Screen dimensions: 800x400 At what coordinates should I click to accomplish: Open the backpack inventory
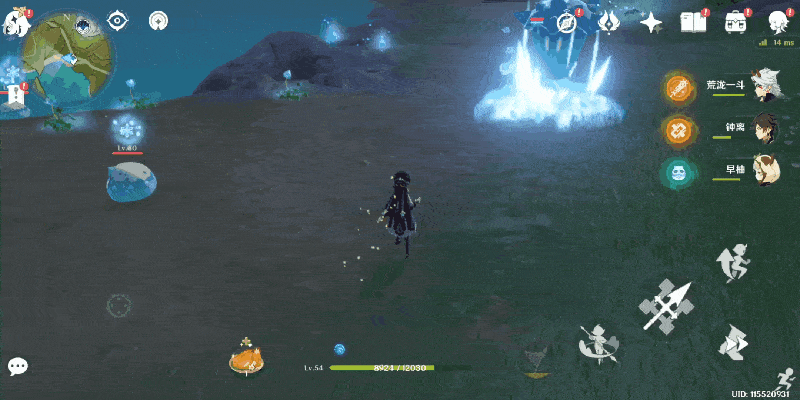click(x=736, y=22)
